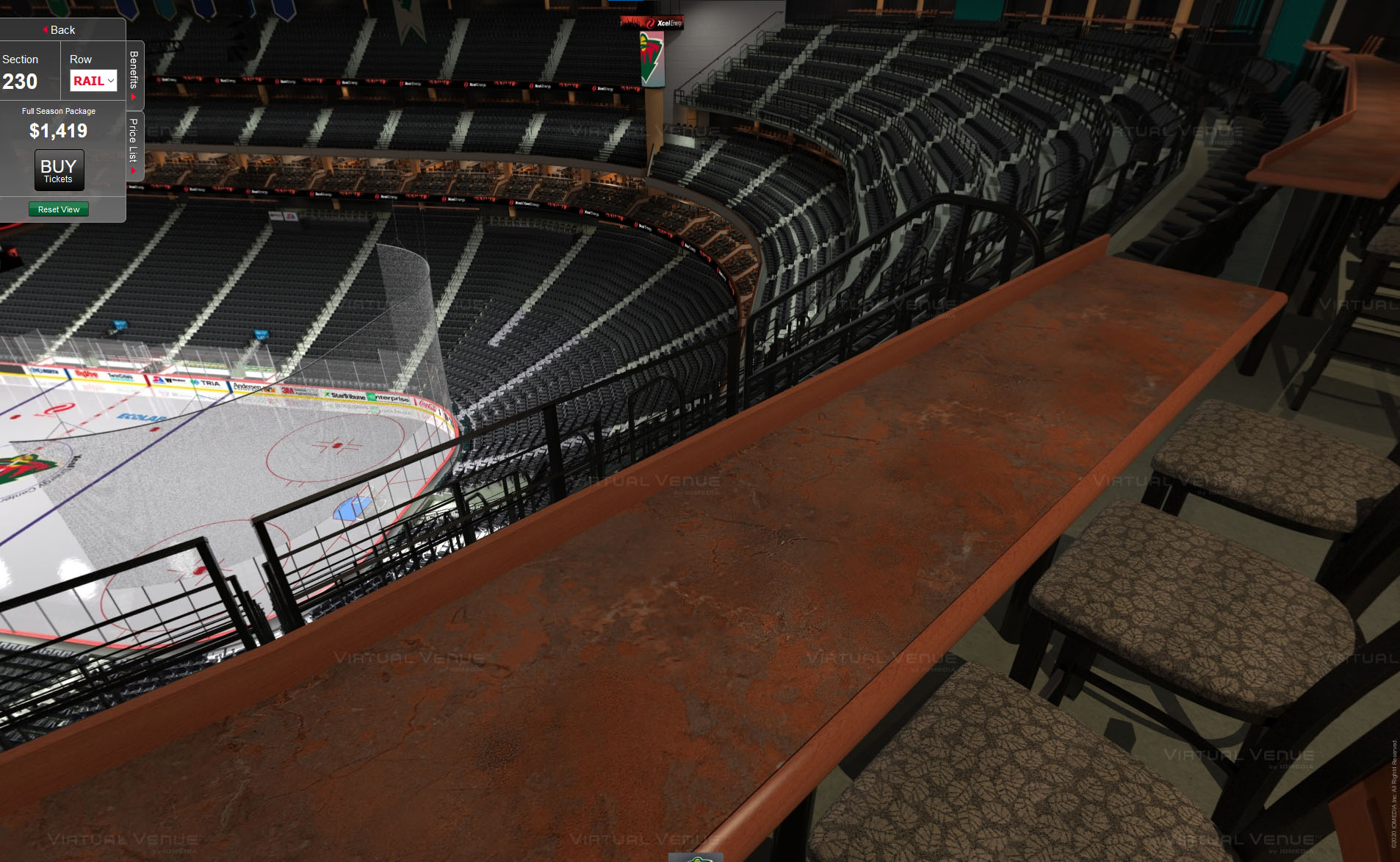Go back using the Back button
This screenshot has width=1400, height=862.
(59, 30)
